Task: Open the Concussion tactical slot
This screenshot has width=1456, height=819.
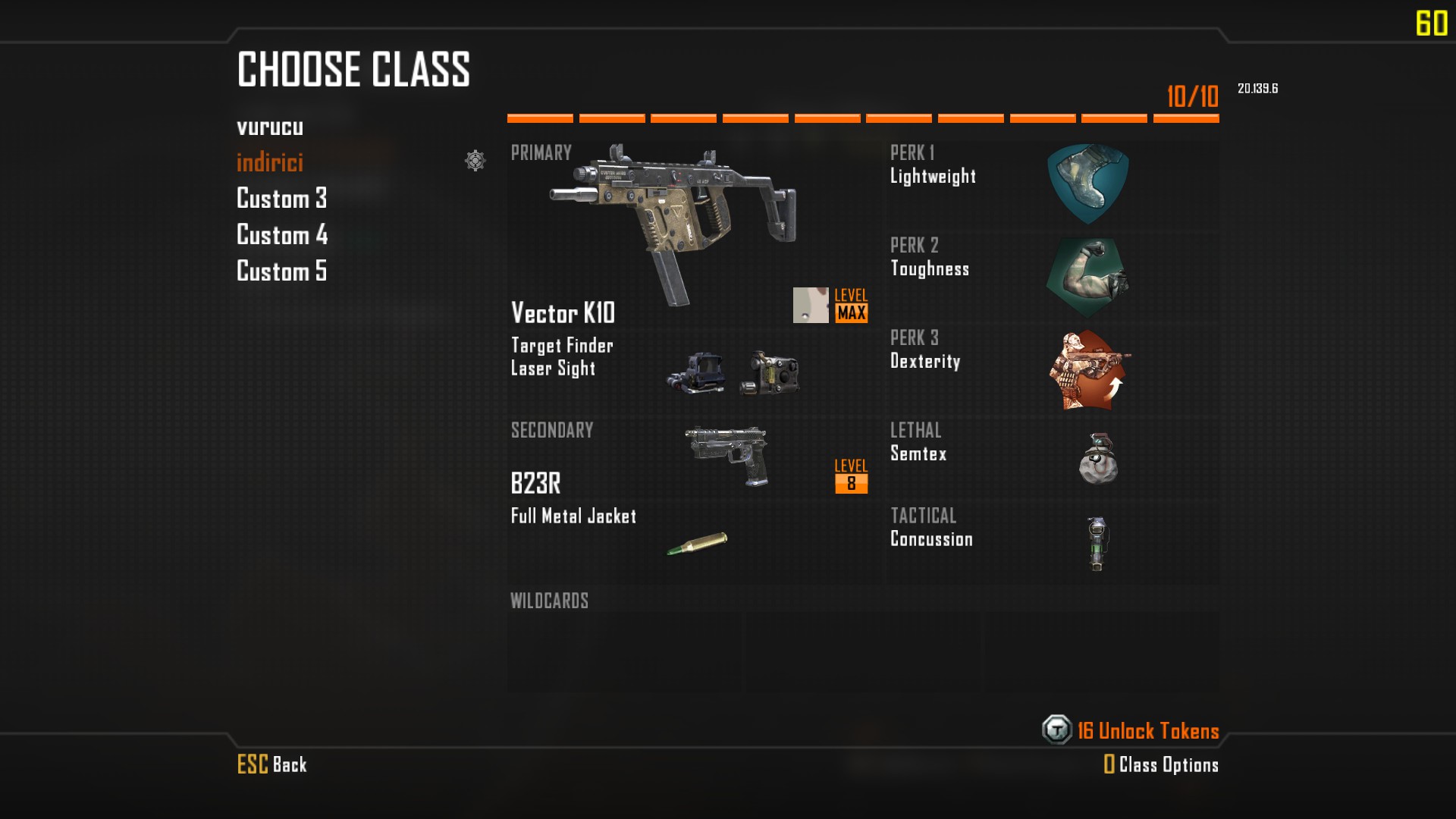Action: point(1097,543)
